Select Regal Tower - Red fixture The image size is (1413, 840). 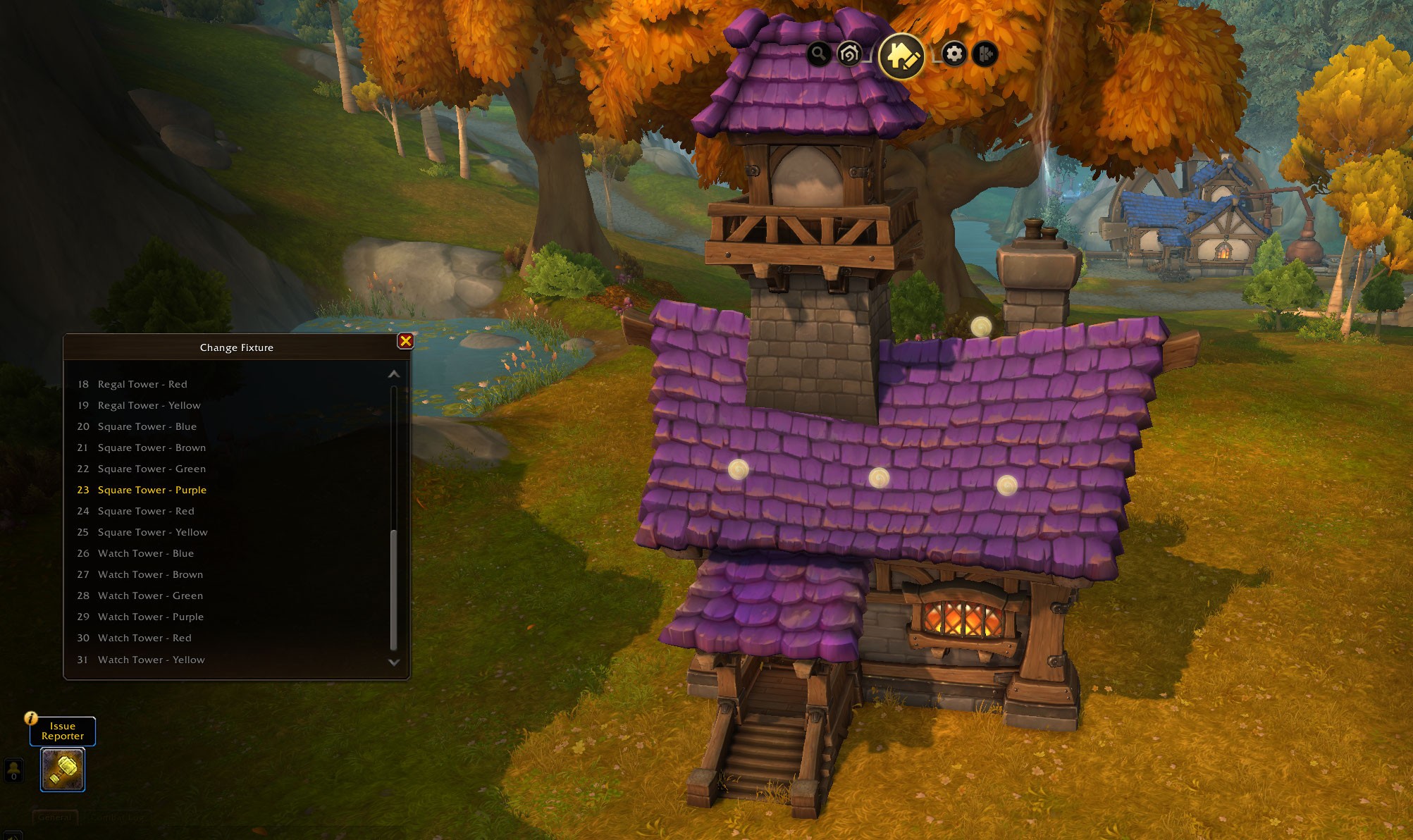coord(142,384)
